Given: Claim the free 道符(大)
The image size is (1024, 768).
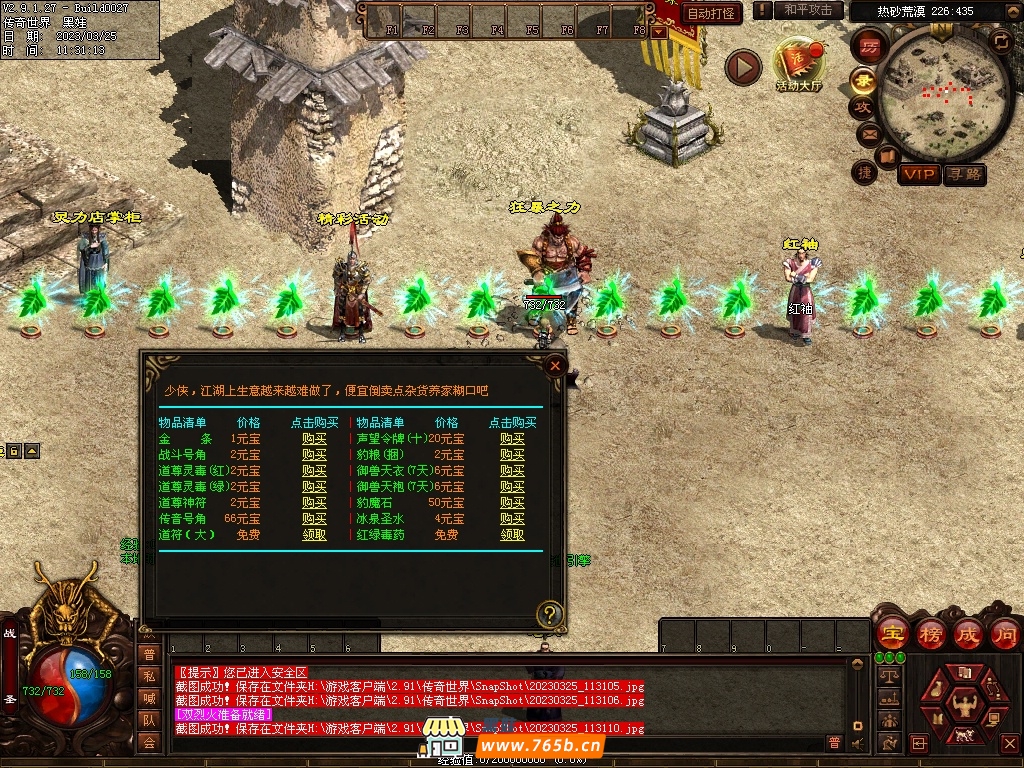Looking at the screenshot, I should (314, 535).
